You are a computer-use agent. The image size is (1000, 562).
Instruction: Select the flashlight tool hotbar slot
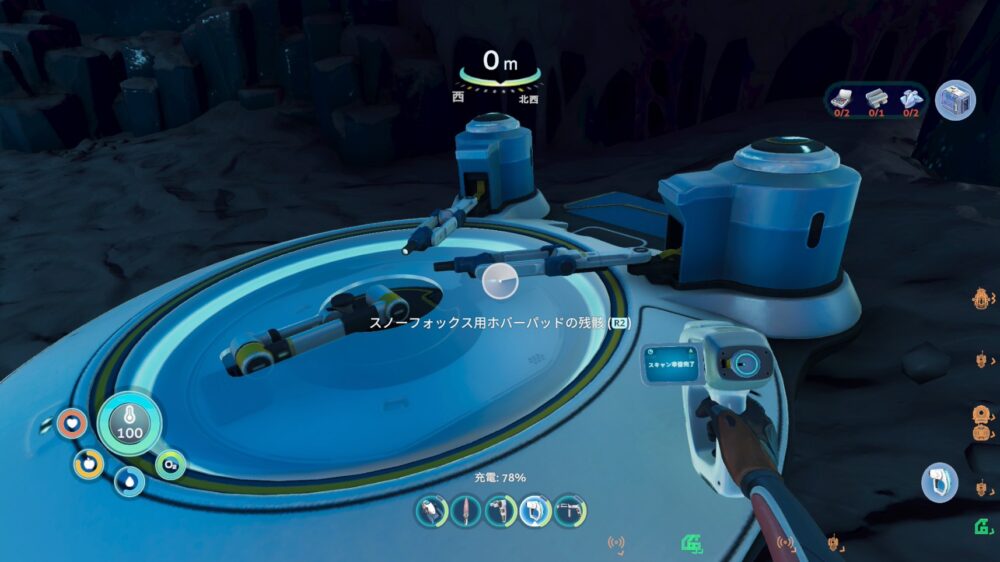tap(432, 511)
